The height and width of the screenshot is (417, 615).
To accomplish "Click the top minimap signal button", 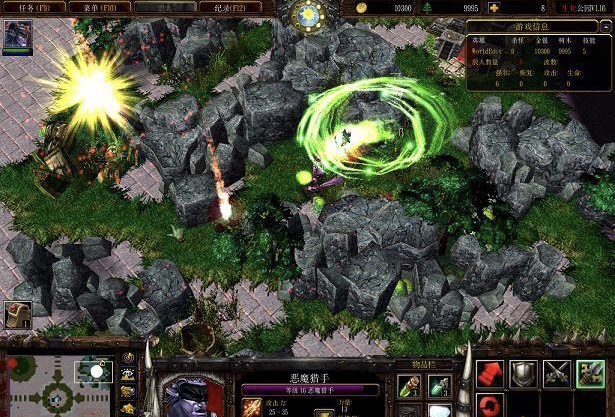I will point(128,357).
